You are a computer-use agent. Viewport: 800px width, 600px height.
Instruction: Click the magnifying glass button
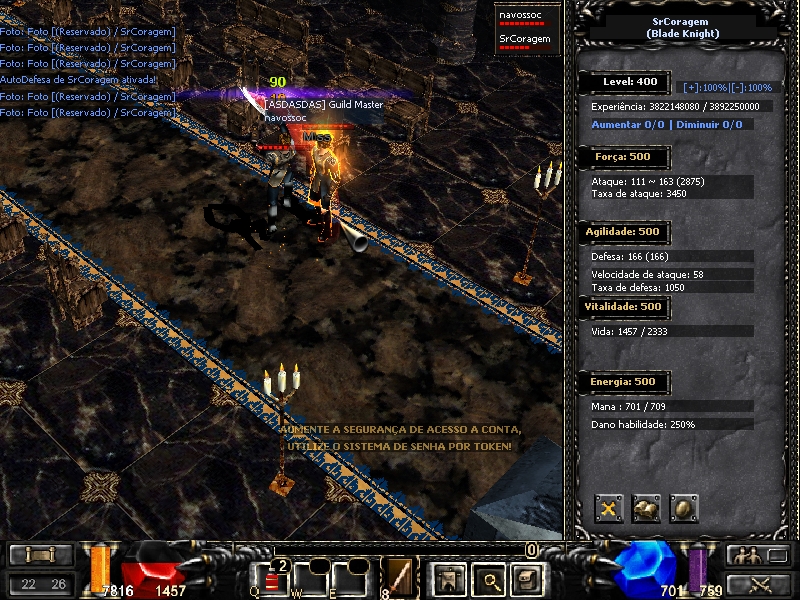487,578
